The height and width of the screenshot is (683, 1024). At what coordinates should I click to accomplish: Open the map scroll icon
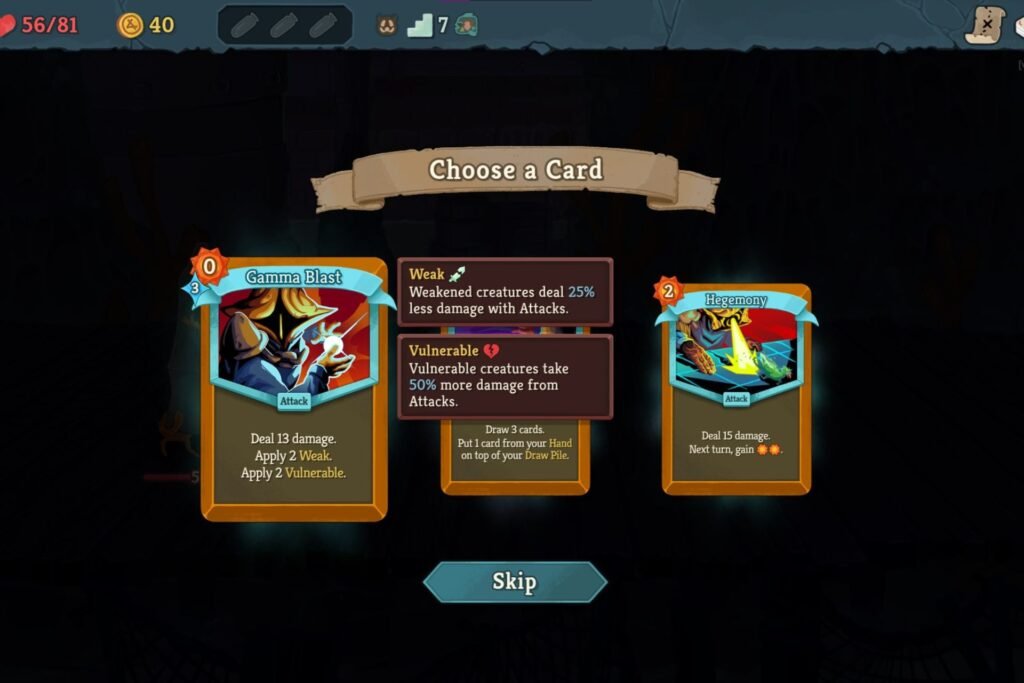[x=984, y=24]
